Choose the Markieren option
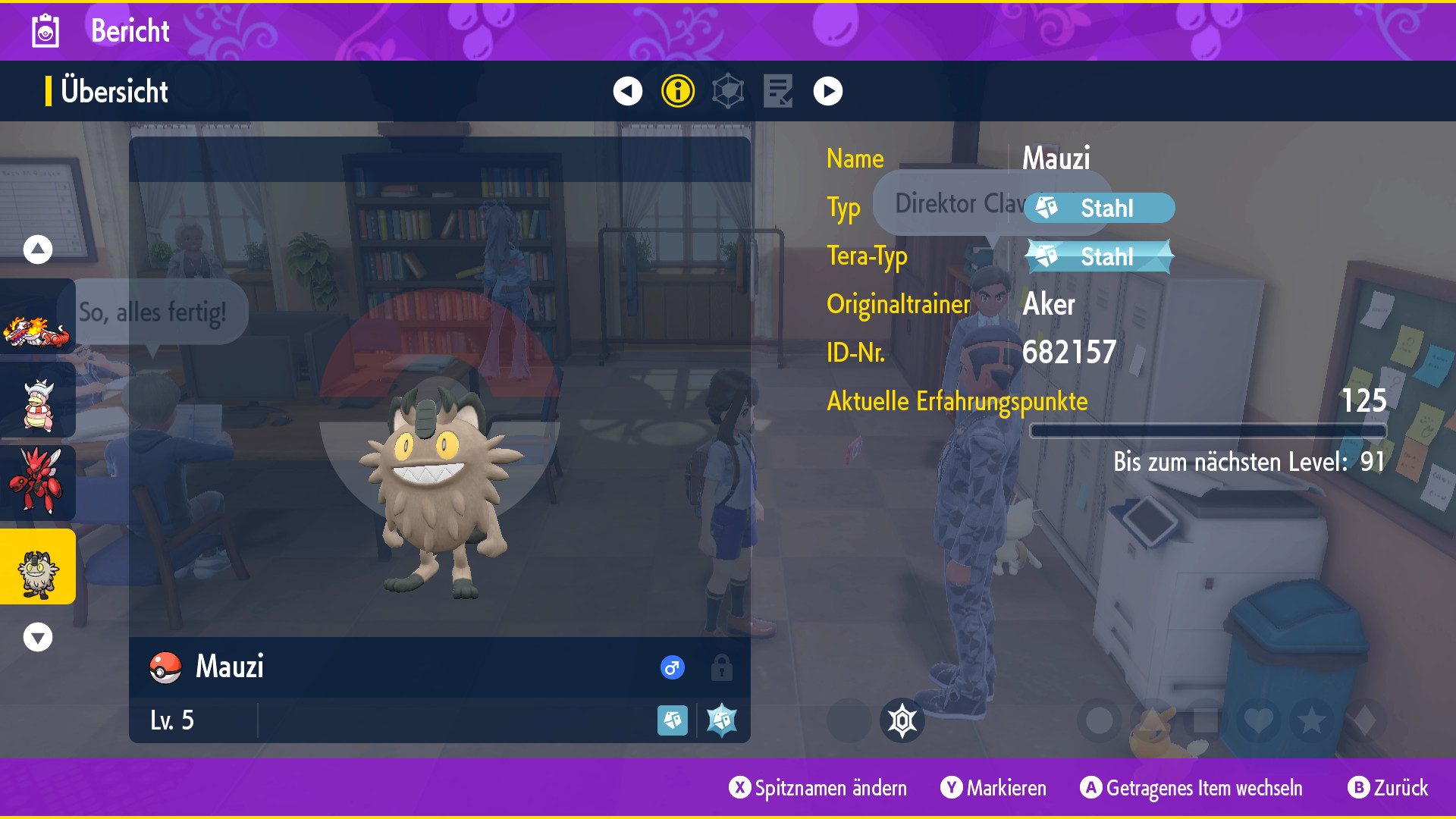 (x=993, y=788)
